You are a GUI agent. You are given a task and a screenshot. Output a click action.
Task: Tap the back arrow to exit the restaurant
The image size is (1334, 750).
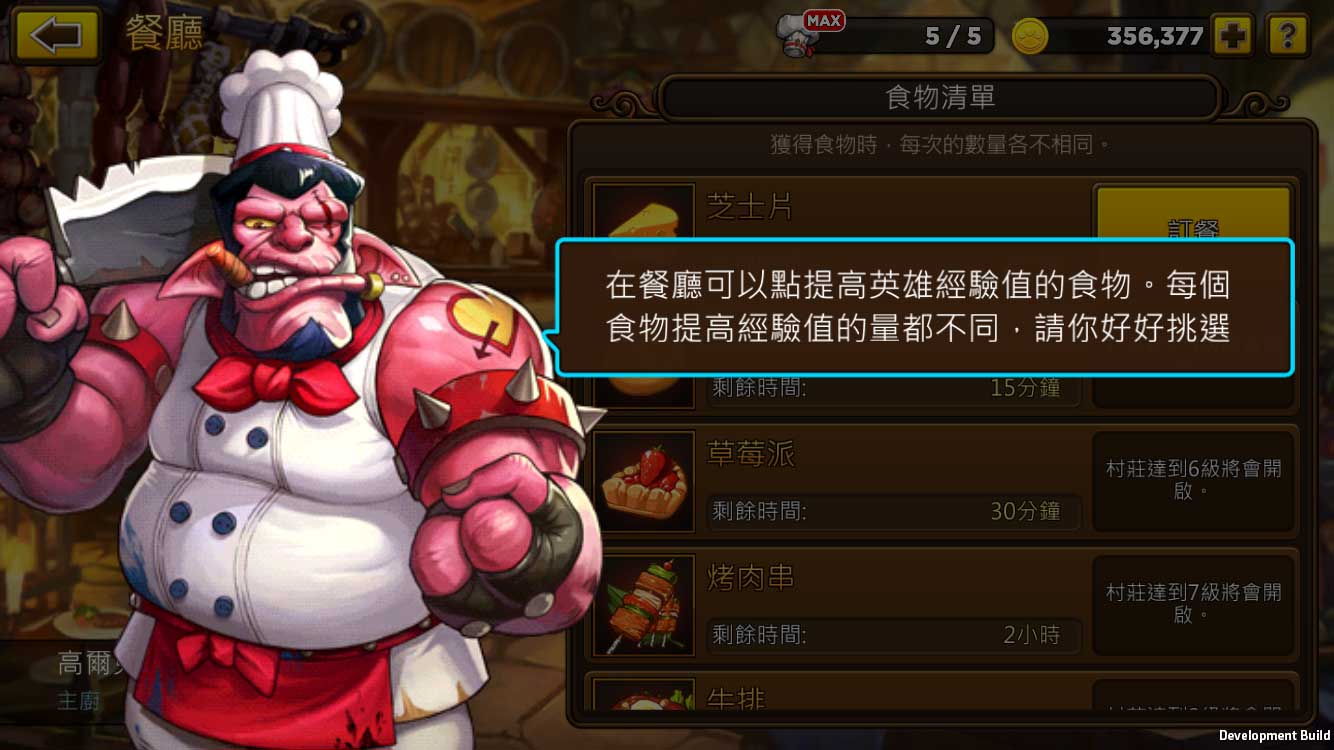pos(57,36)
